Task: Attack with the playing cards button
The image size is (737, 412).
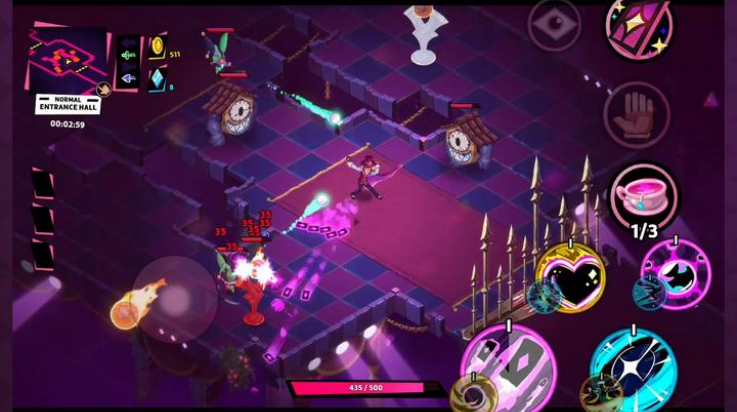Action: coord(509,367)
